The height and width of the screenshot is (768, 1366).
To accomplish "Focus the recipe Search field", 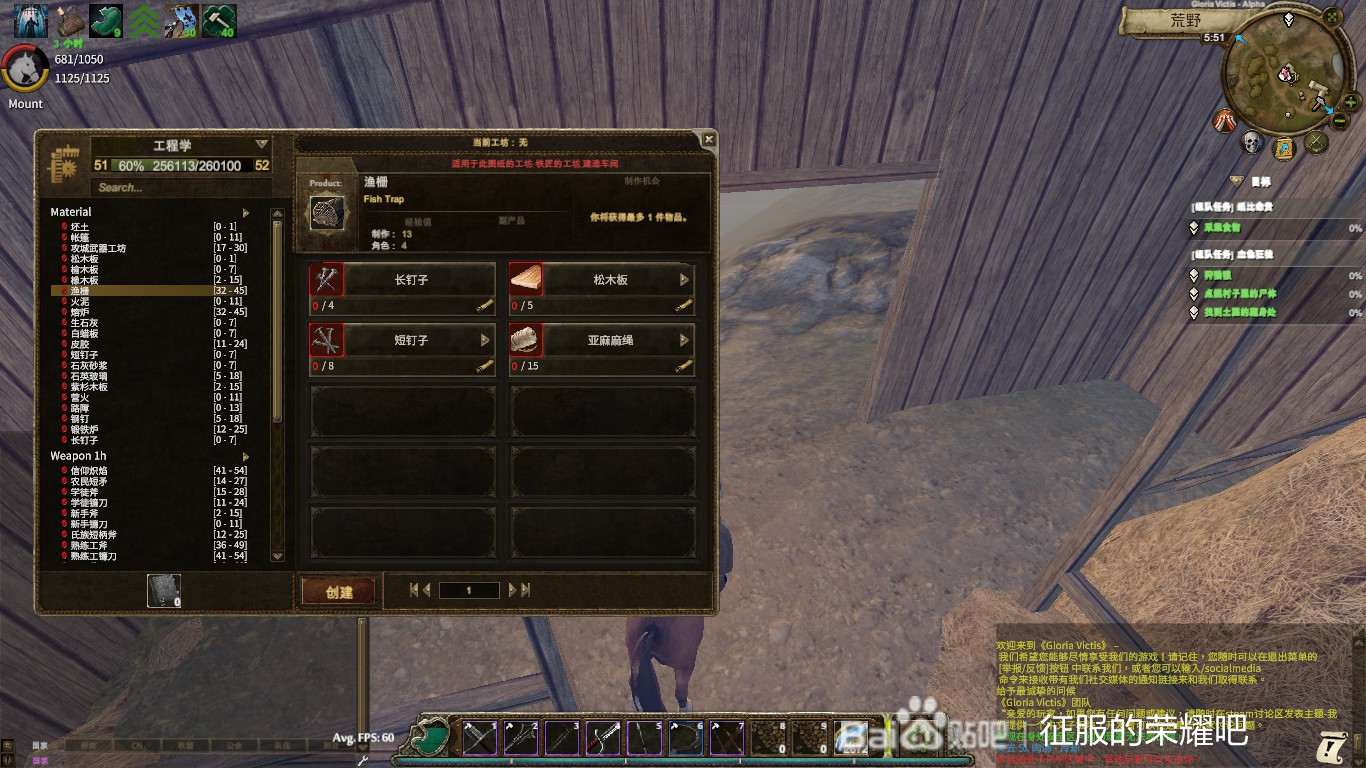I will point(180,187).
